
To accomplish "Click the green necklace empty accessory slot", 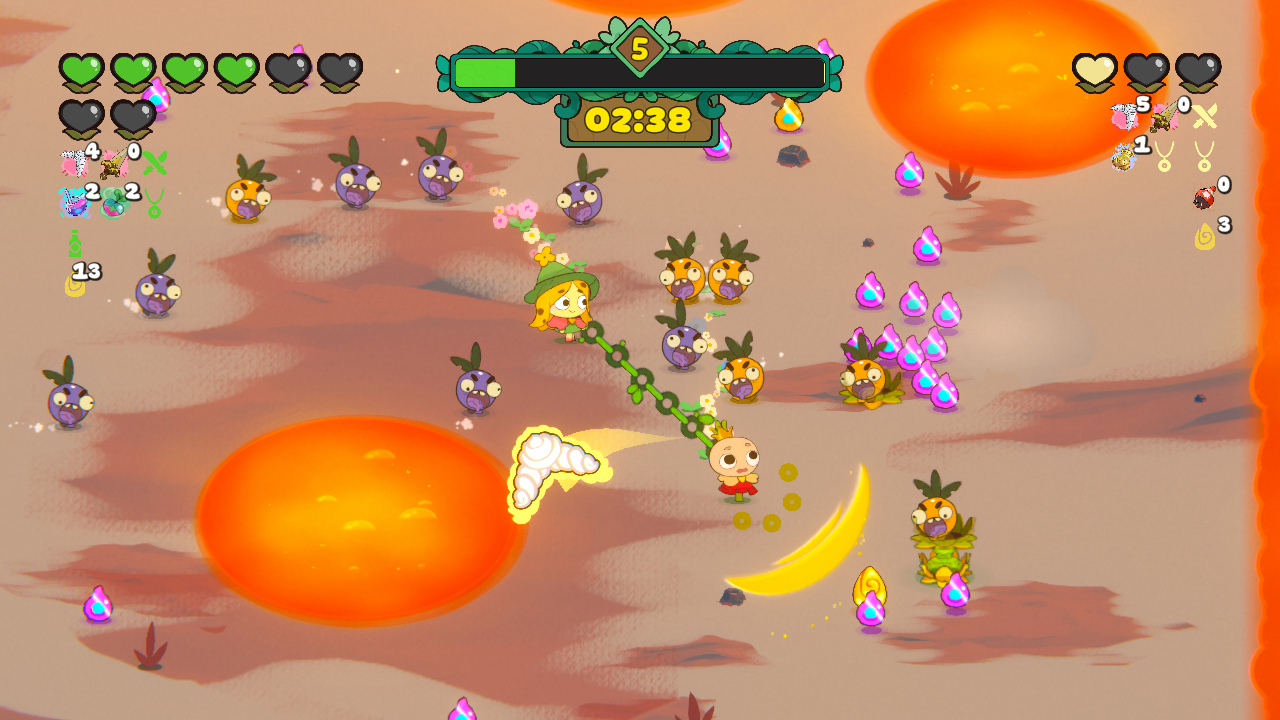I will pyautogui.click(x=154, y=204).
